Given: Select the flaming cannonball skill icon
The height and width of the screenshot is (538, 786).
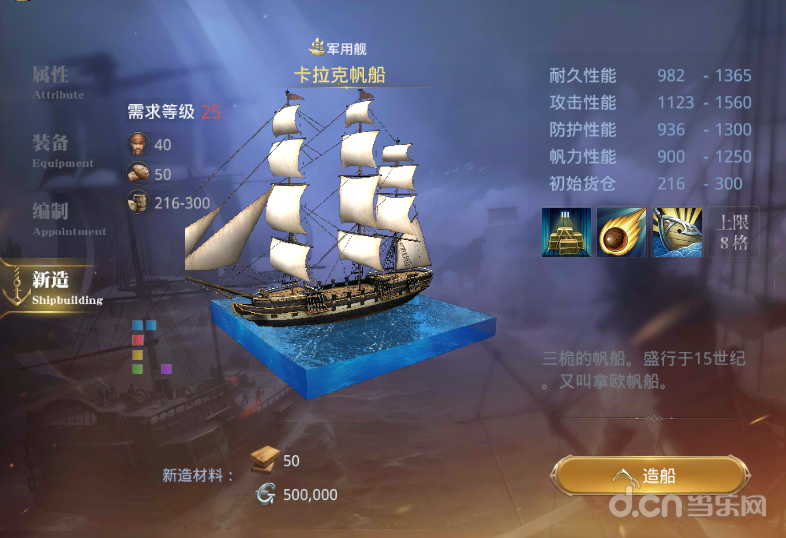Looking at the screenshot, I should (621, 232).
